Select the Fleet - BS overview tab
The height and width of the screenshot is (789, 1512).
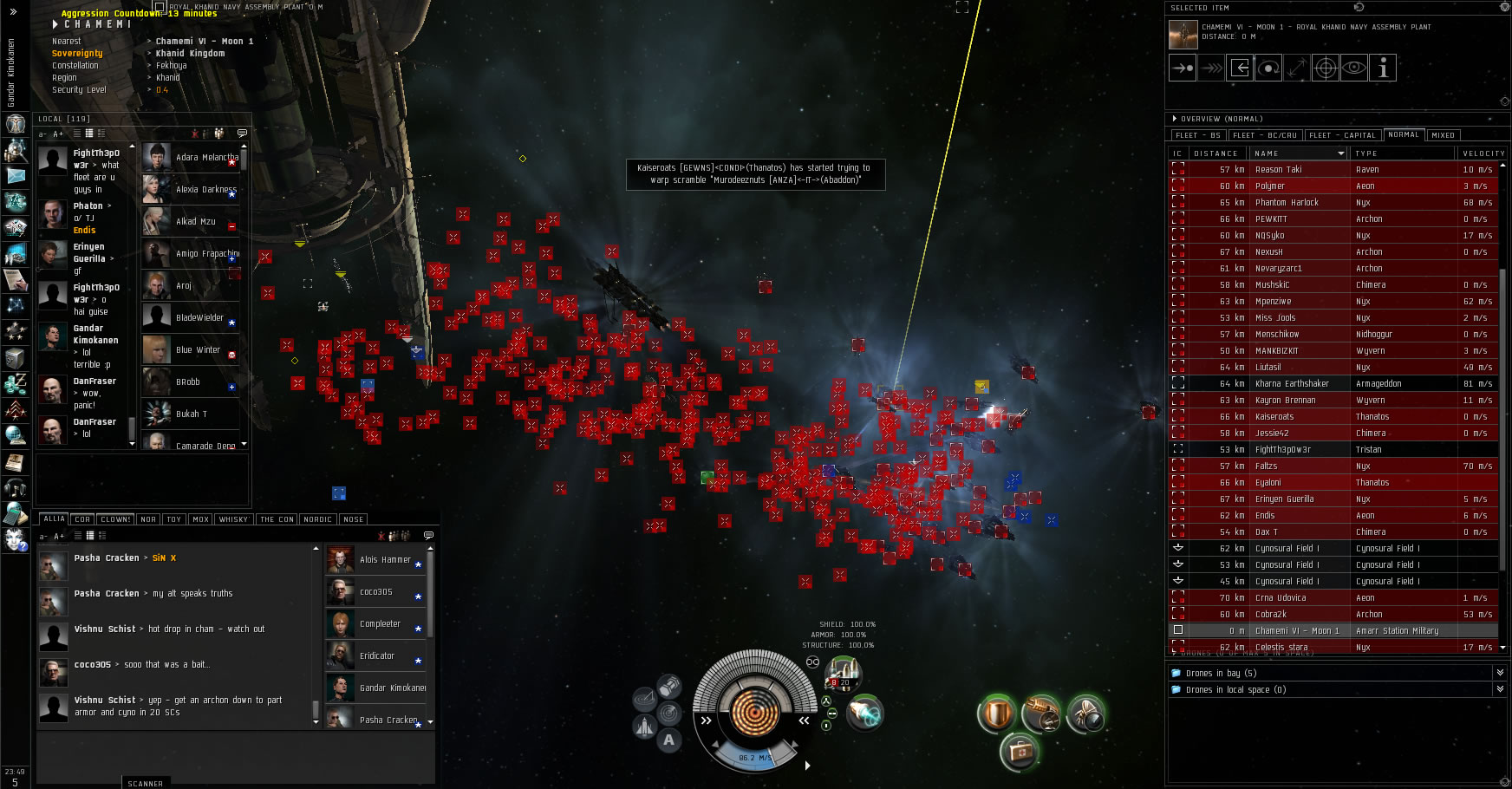pos(1197,135)
